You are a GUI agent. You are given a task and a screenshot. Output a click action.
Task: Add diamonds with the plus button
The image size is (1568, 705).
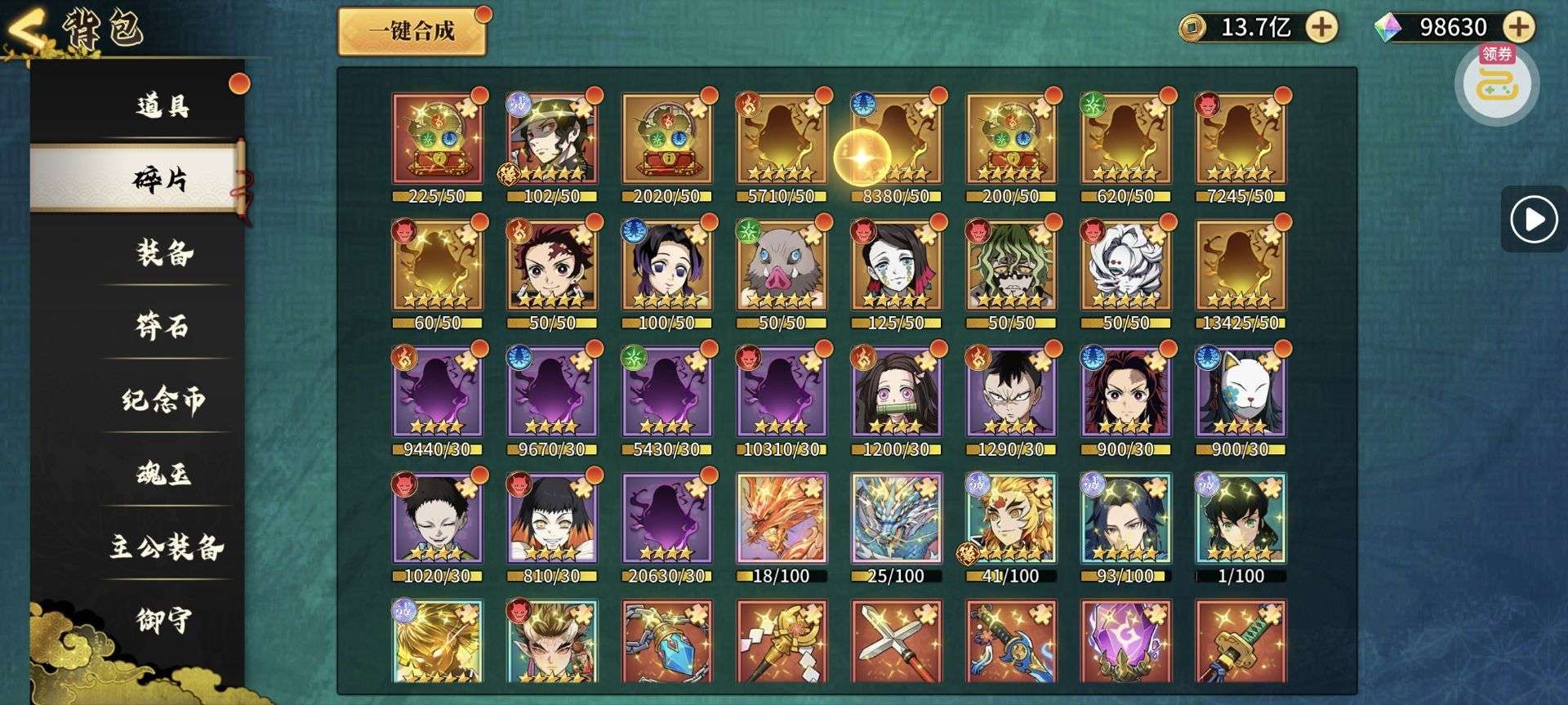1518,27
